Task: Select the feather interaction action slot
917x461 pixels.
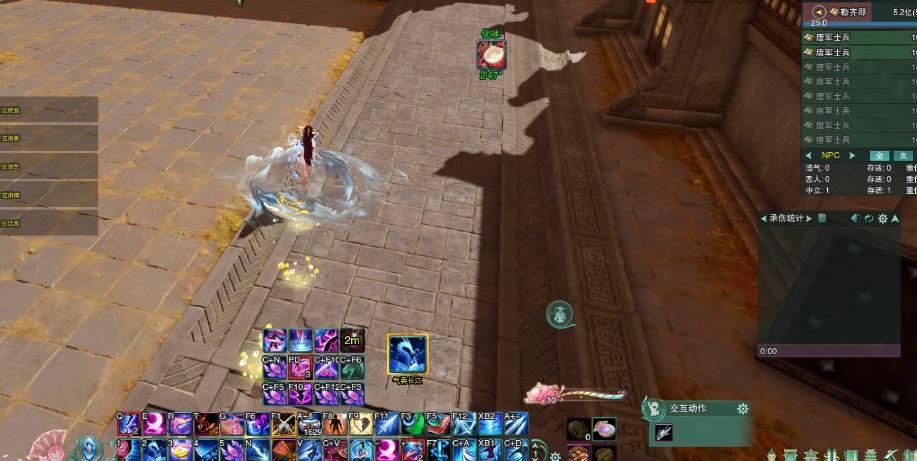Action: coord(663,432)
